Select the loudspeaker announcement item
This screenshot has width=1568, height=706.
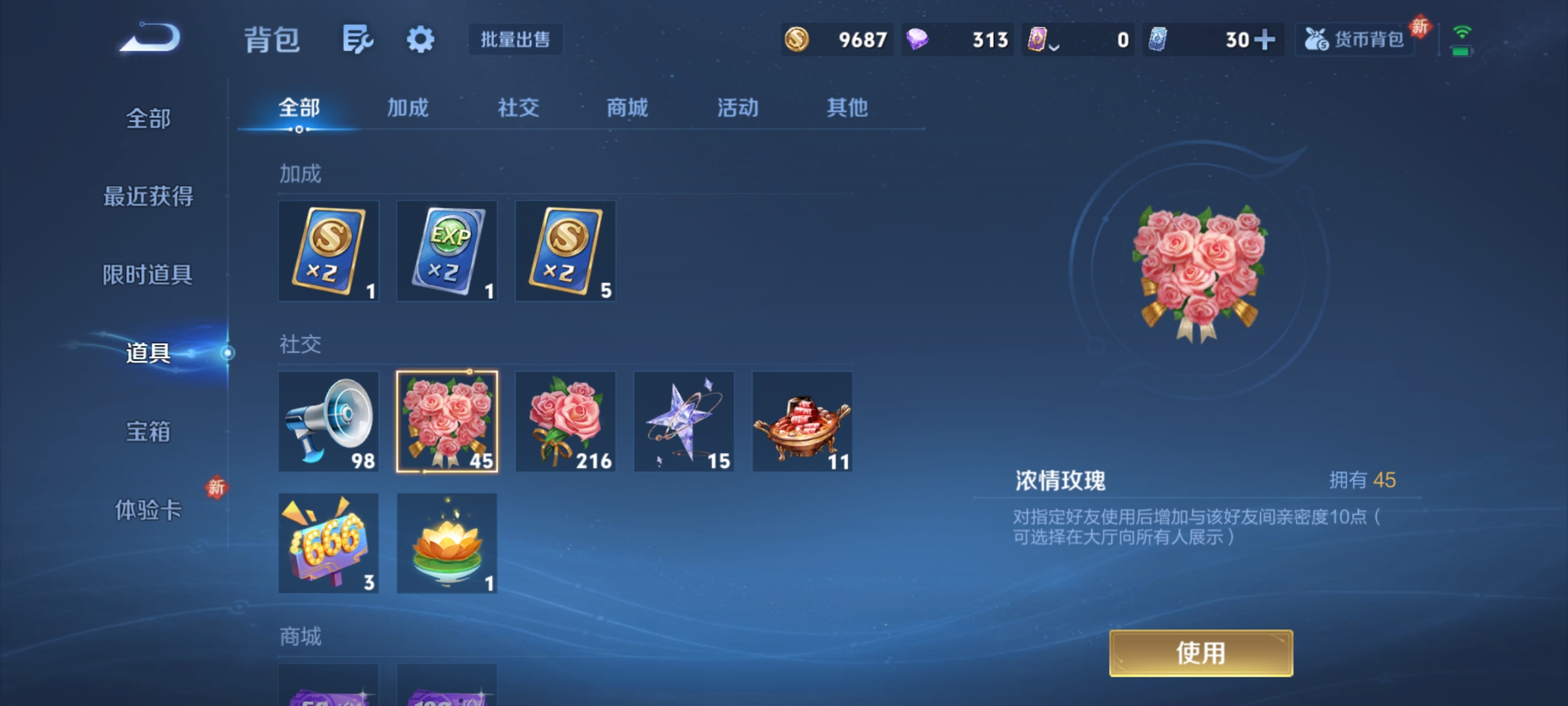click(x=329, y=422)
